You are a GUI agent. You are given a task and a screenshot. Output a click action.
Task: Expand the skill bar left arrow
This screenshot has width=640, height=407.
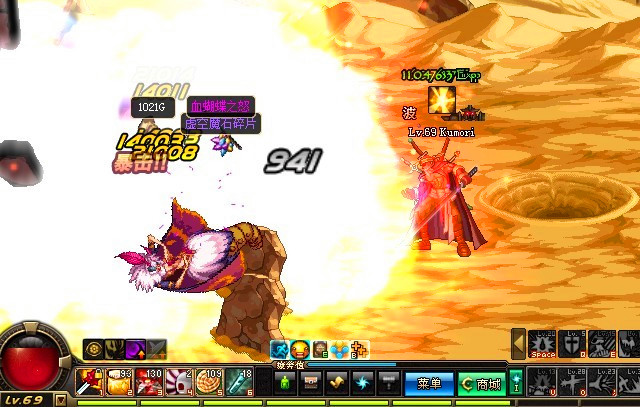click(x=518, y=344)
